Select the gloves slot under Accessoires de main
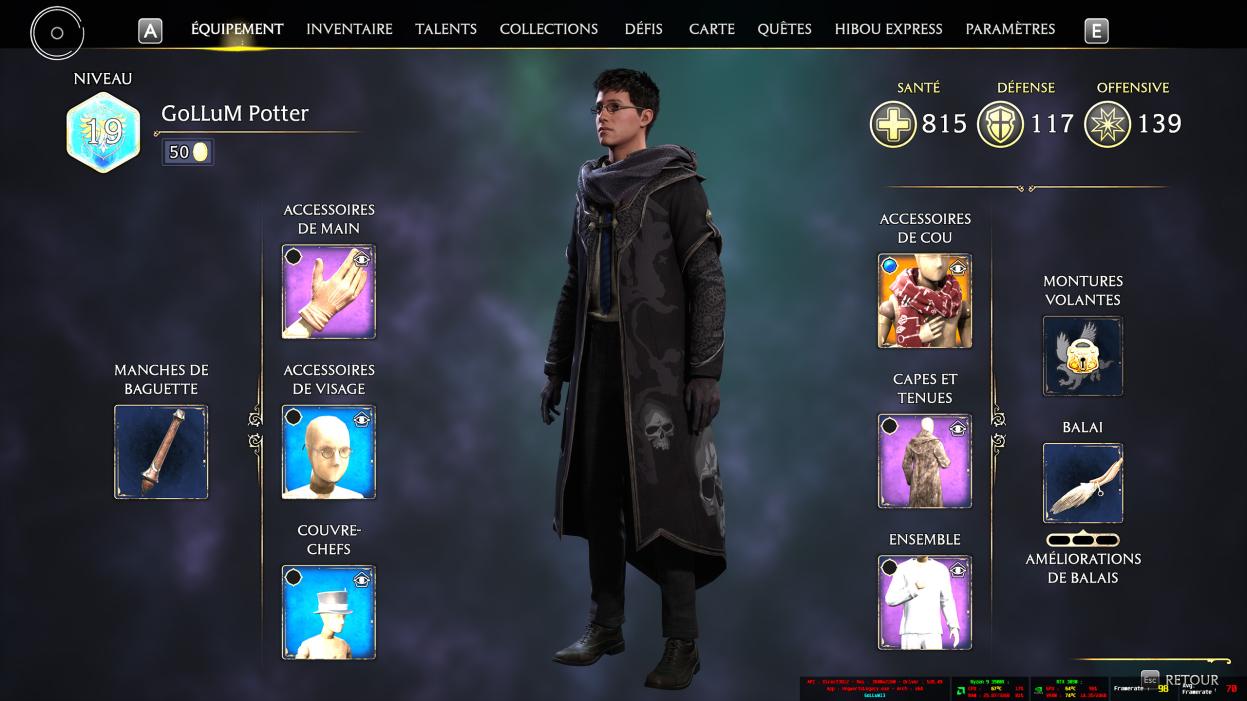This screenshot has height=701, width=1247. [x=329, y=292]
